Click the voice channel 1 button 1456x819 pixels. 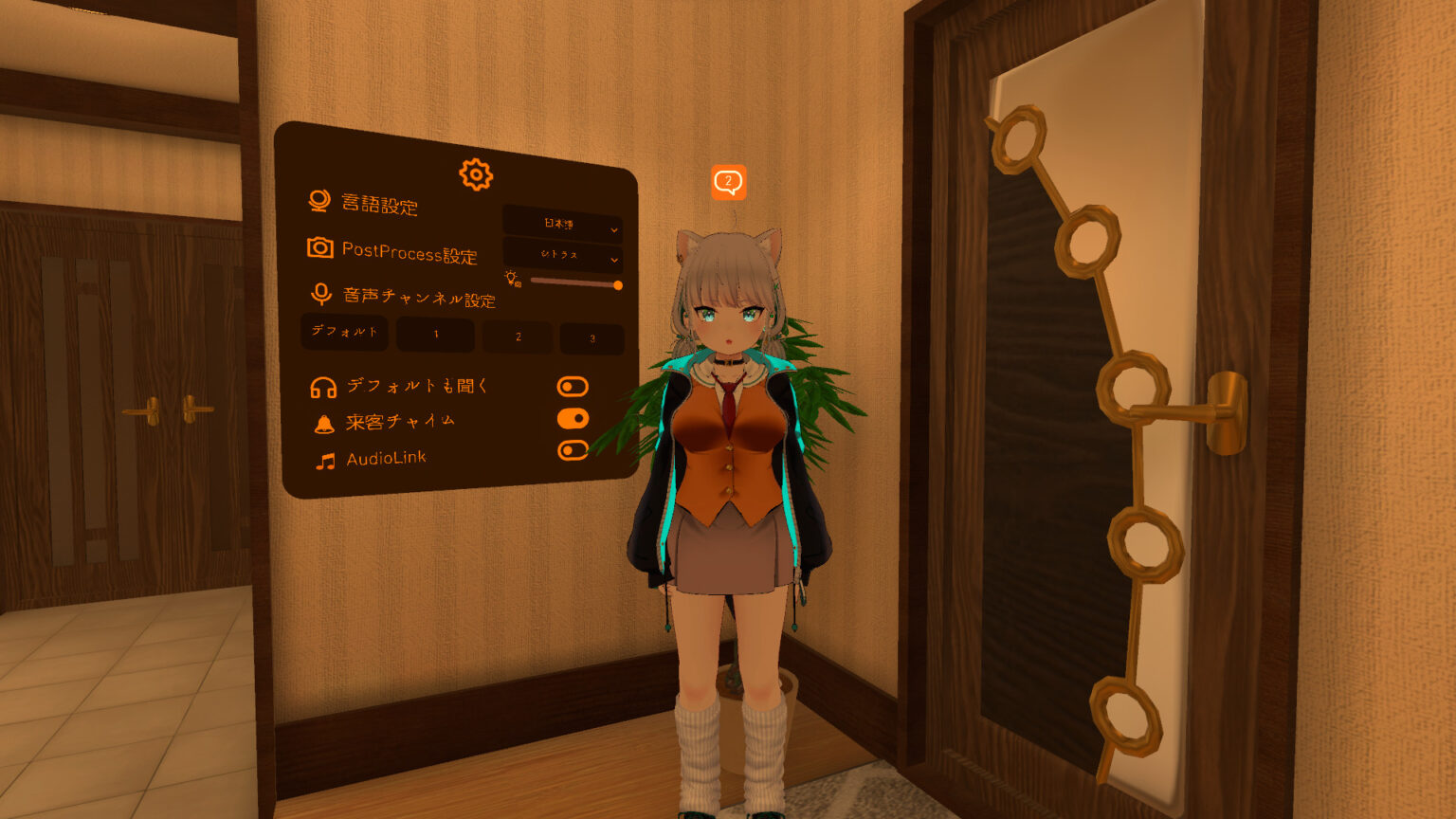click(436, 336)
